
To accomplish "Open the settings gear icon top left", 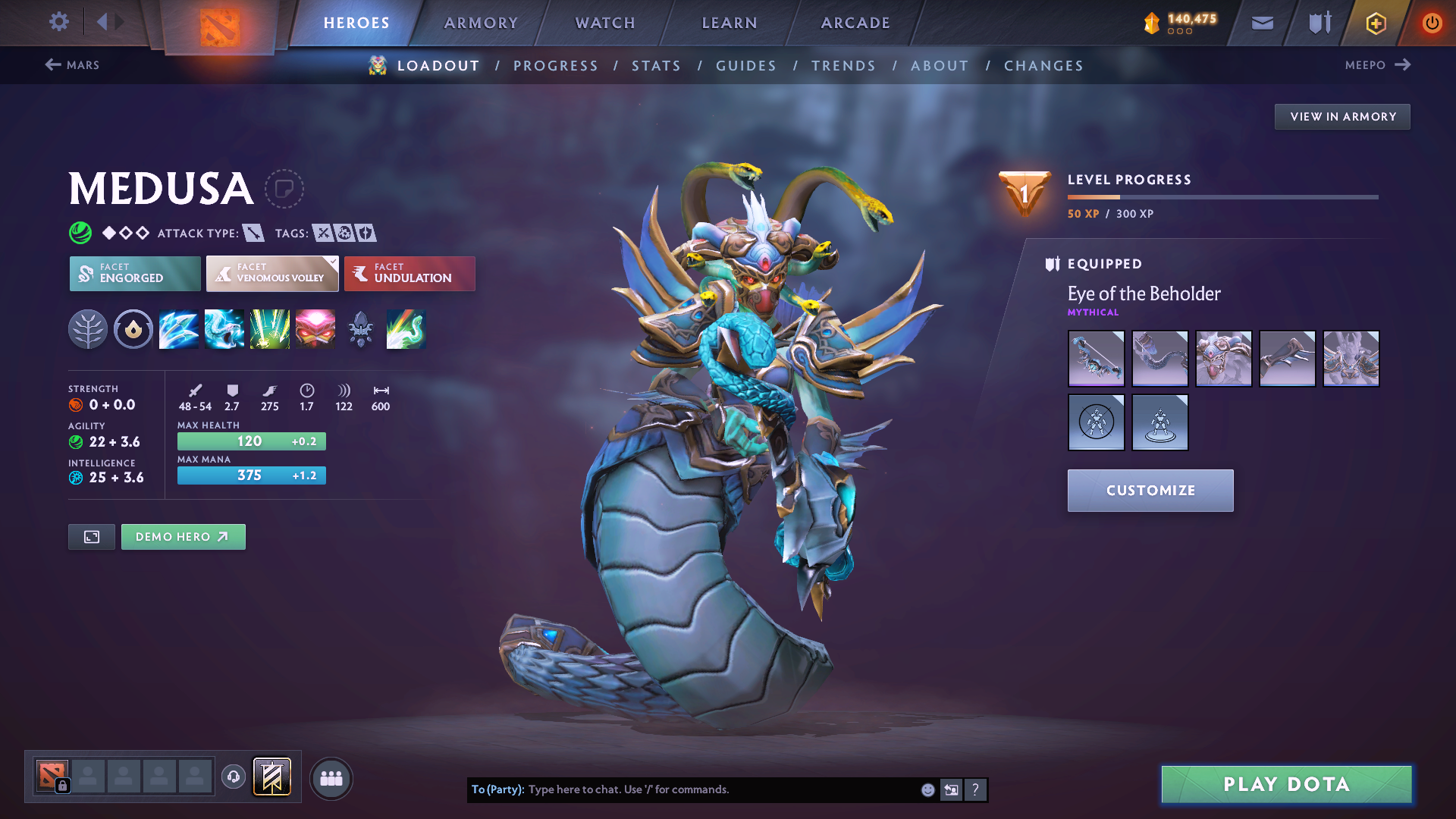I will tap(59, 22).
